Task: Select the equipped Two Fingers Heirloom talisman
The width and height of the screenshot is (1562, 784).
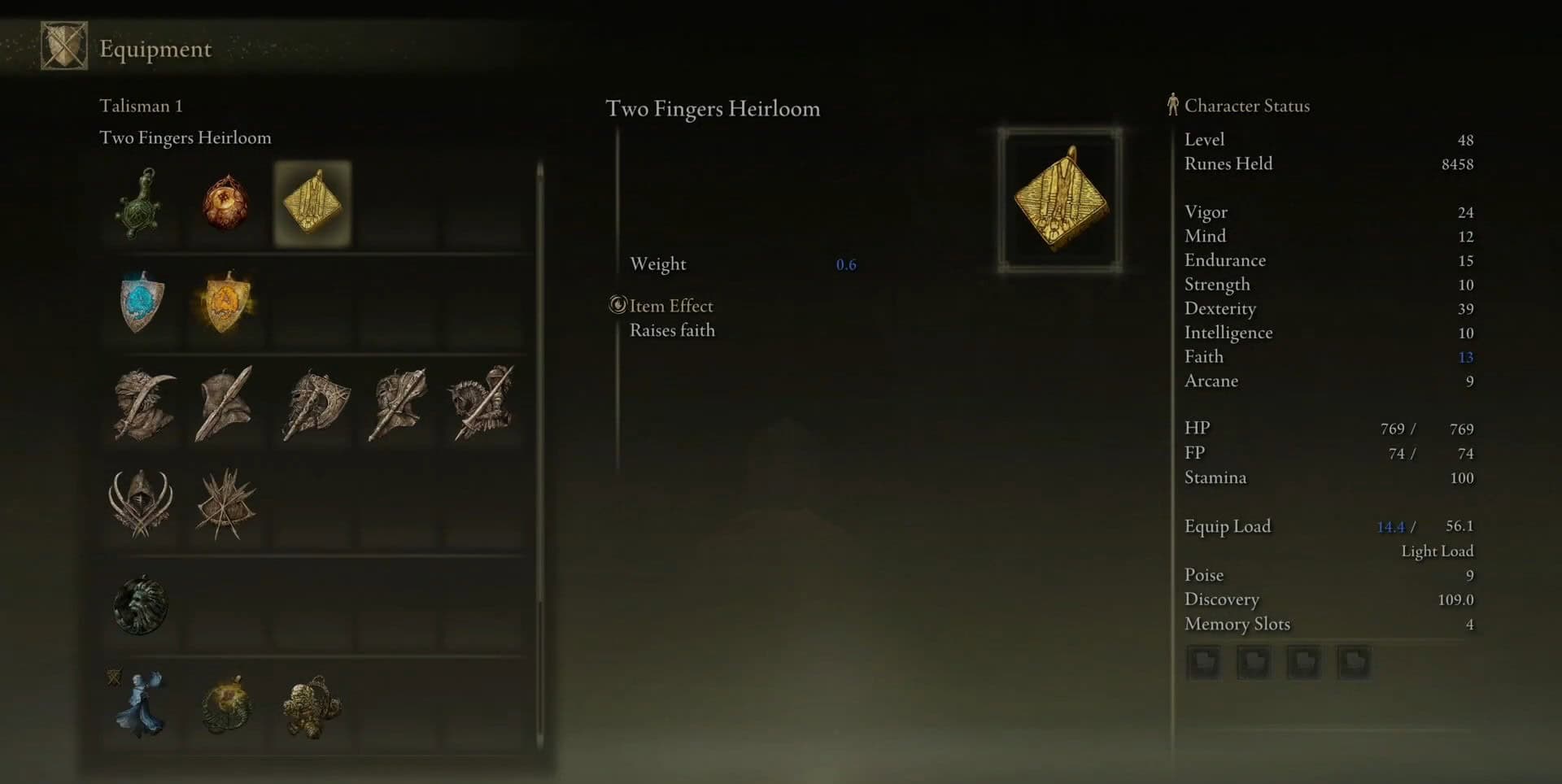Action: point(312,205)
